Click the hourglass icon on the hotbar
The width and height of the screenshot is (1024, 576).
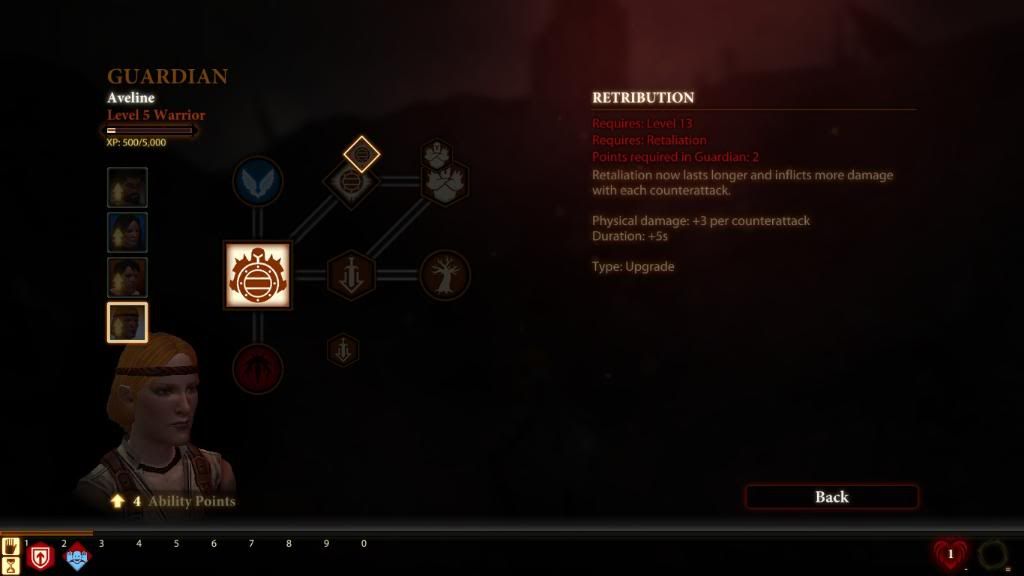(x=12, y=565)
